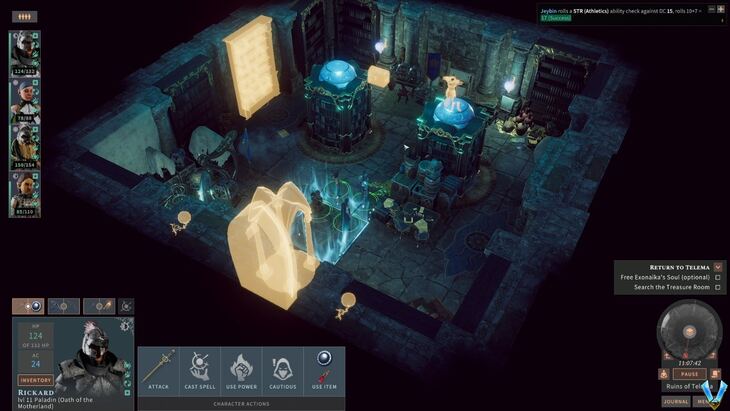Screen dimensions: 730x411
Task: Pause the game with the Pause button
Action: point(688,374)
